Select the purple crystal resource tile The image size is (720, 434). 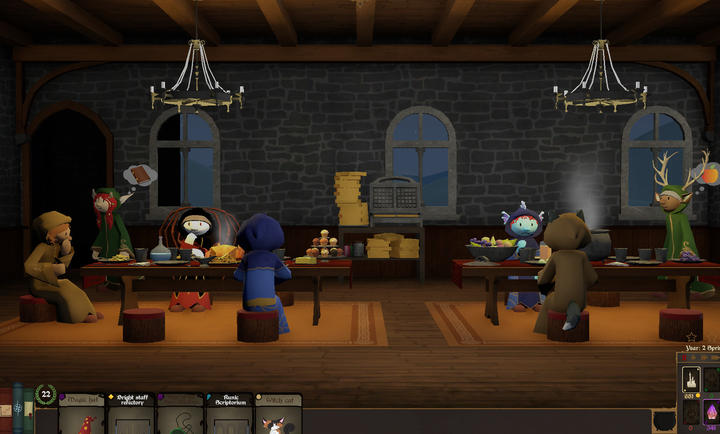(712, 411)
